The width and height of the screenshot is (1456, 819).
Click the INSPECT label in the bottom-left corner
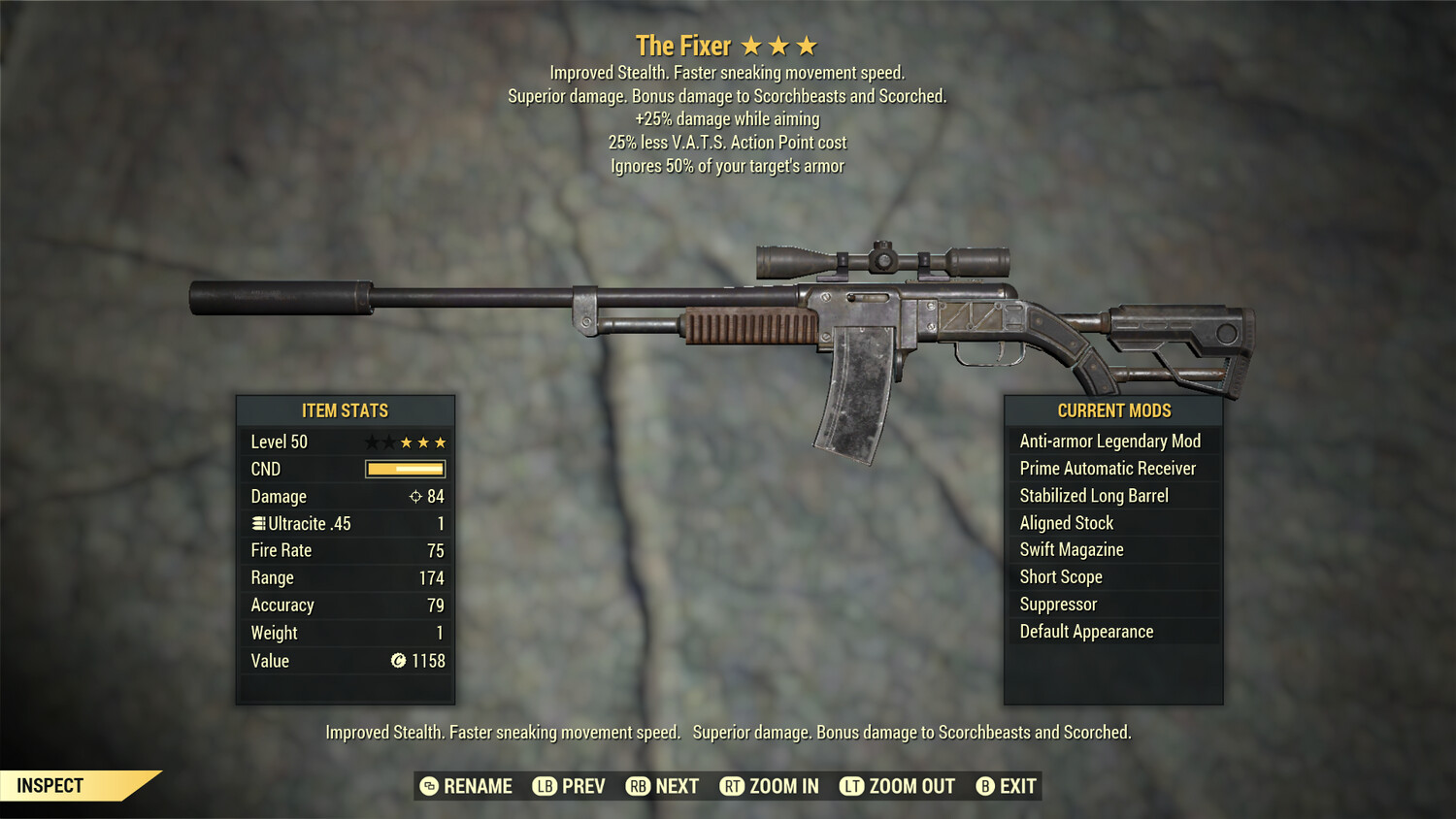50,785
